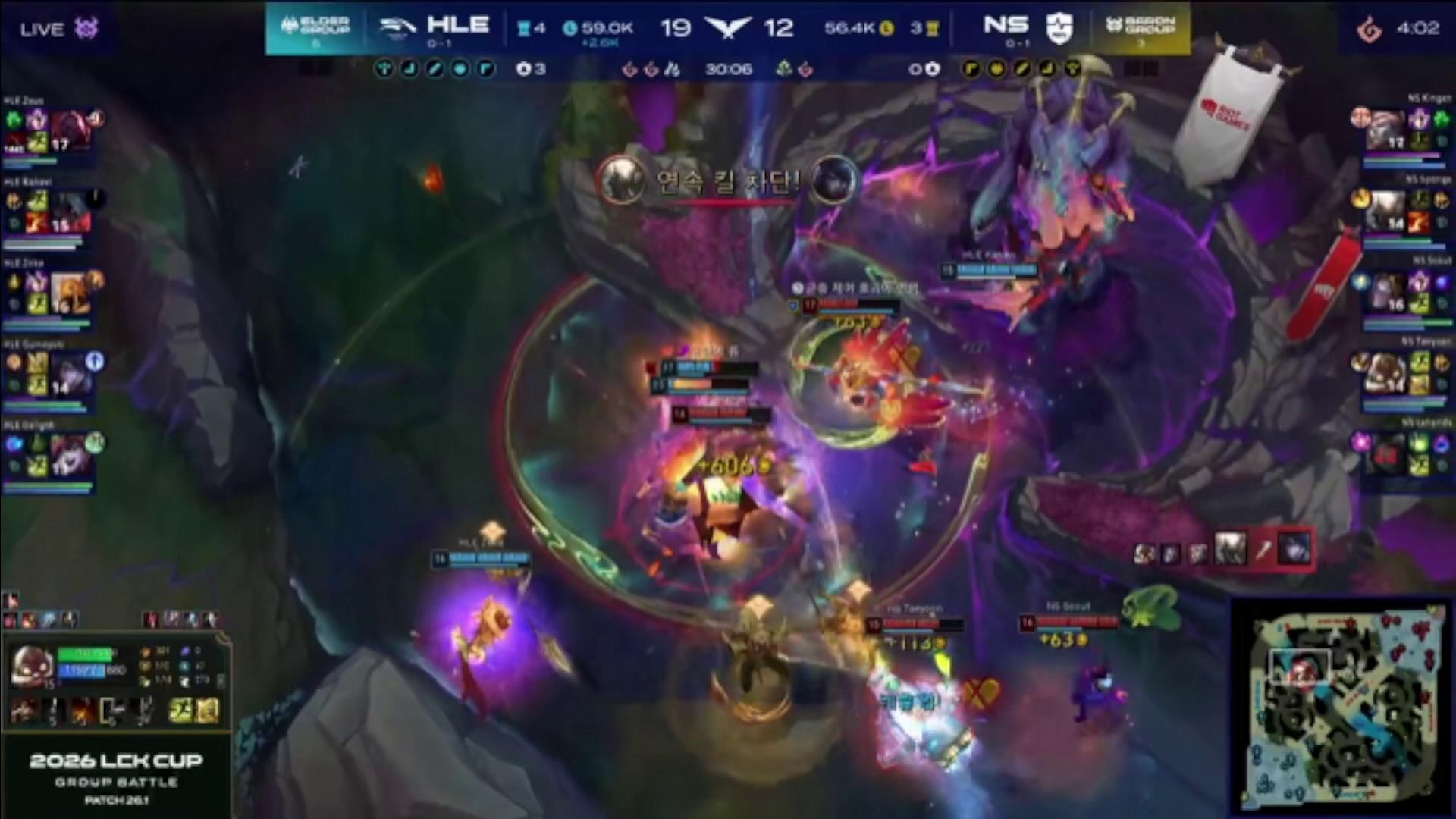
Task: Select HLE Delight's champion portrait
Action: pos(71,455)
